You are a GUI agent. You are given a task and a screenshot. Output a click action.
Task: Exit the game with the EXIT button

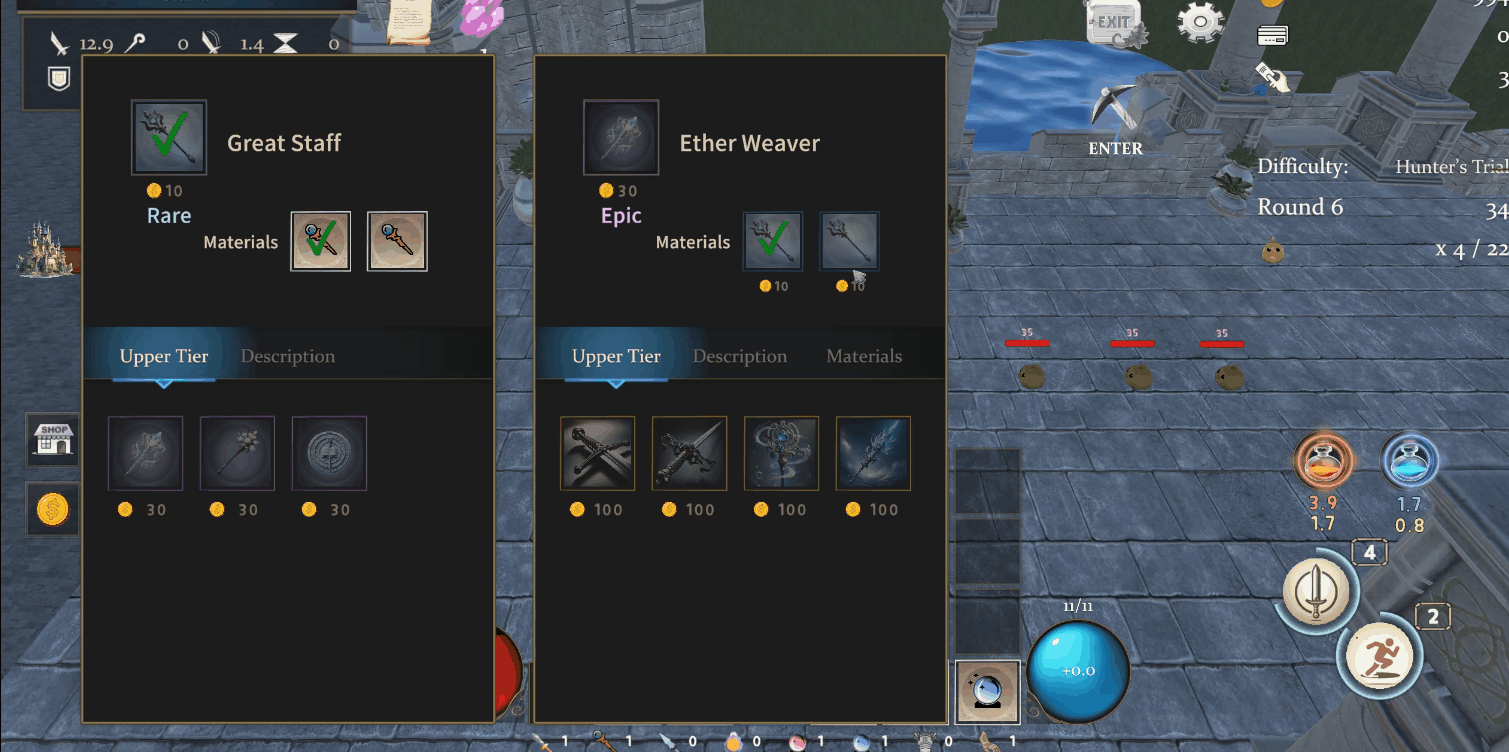click(1113, 24)
